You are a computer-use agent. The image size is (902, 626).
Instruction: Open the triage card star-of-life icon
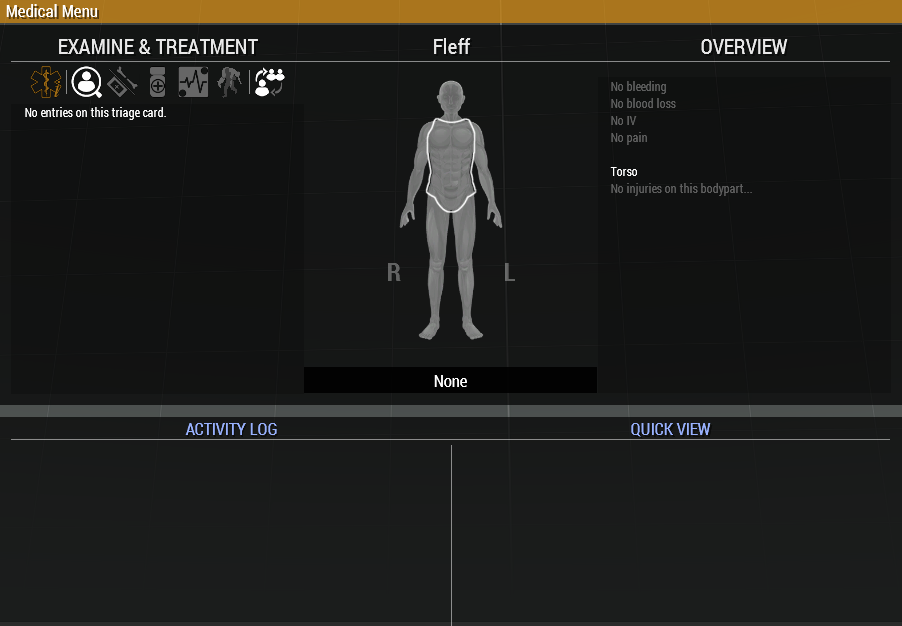click(x=45, y=82)
